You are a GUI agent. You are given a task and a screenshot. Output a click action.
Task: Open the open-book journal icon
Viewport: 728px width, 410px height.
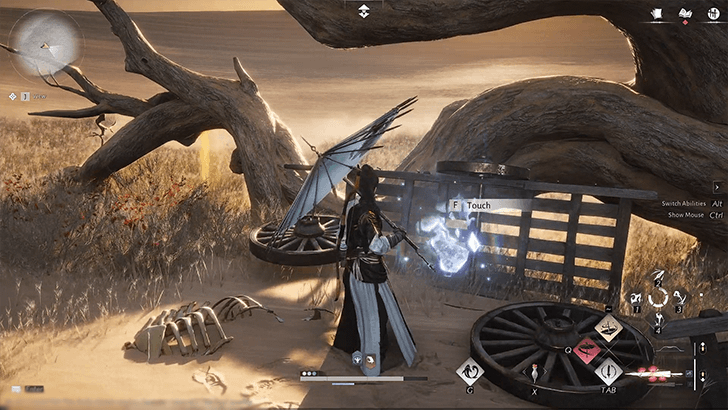(x=685, y=14)
